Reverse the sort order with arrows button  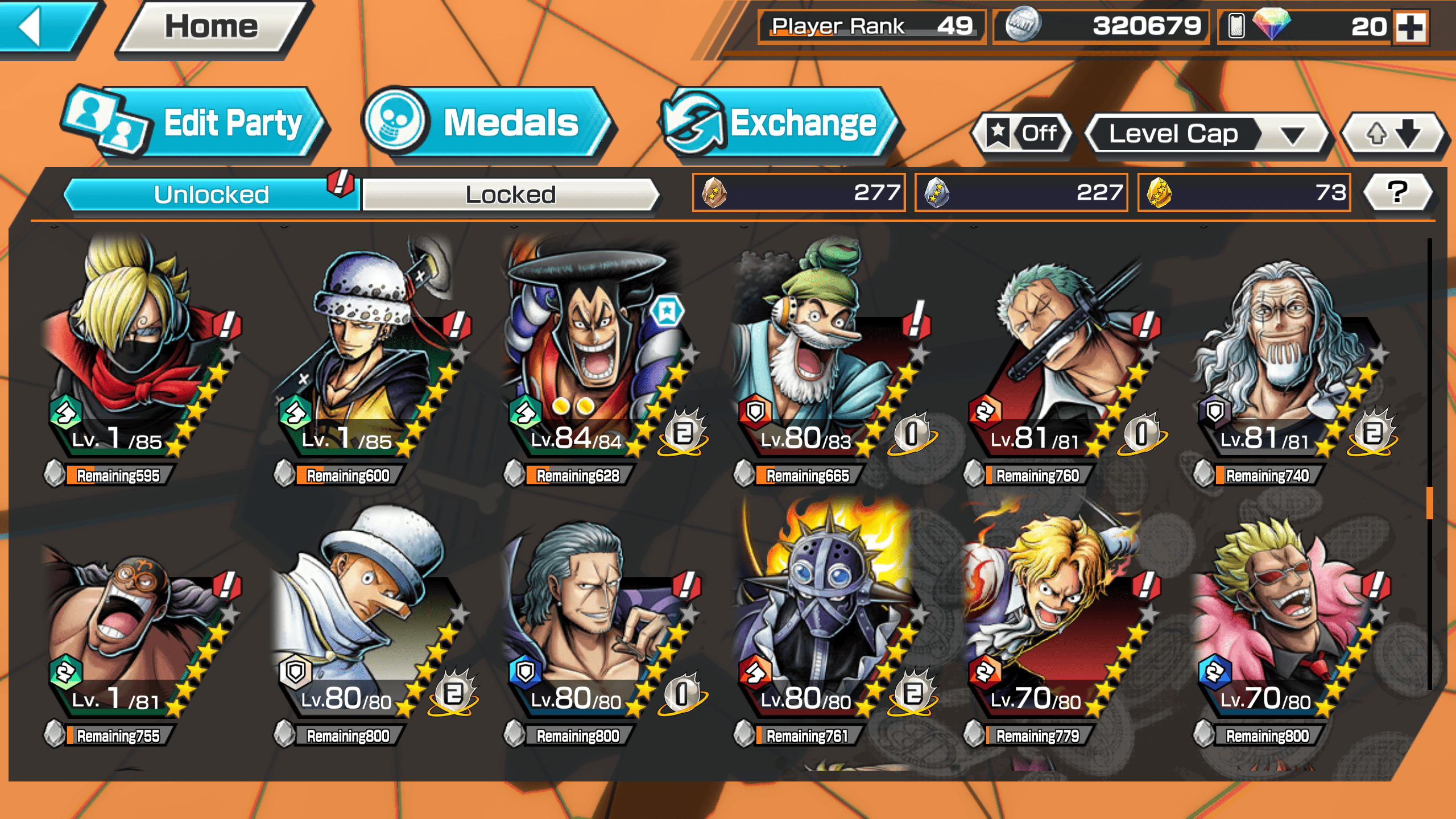point(1393,135)
